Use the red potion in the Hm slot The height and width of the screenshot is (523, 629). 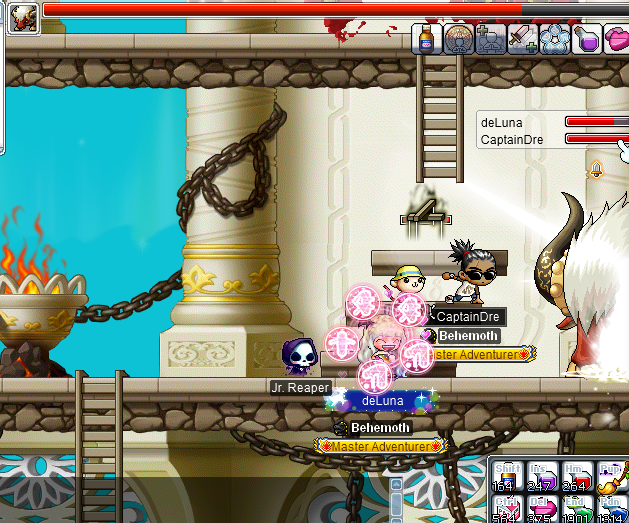(576, 475)
